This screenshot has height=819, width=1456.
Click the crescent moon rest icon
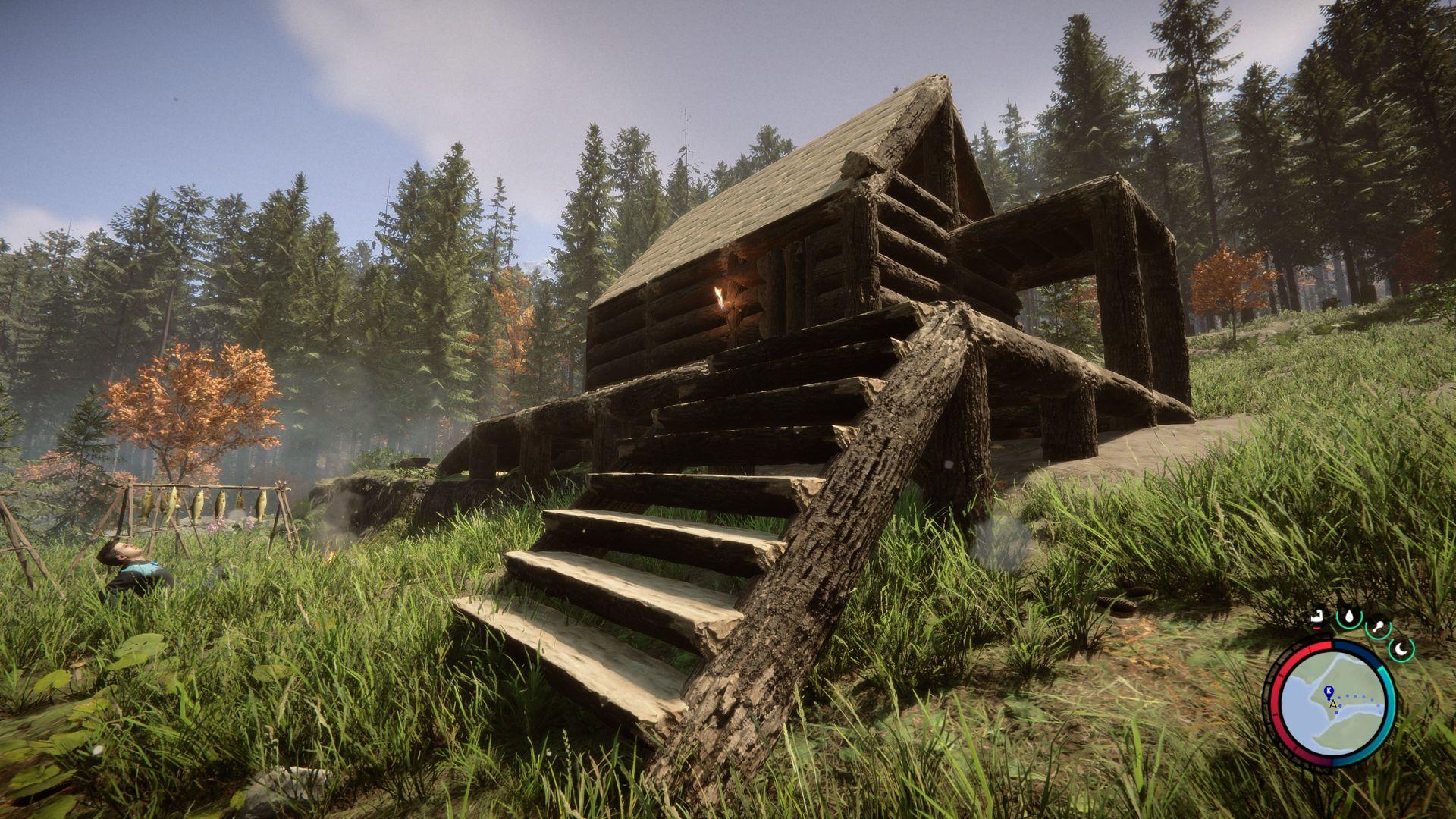(x=1403, y=648)
